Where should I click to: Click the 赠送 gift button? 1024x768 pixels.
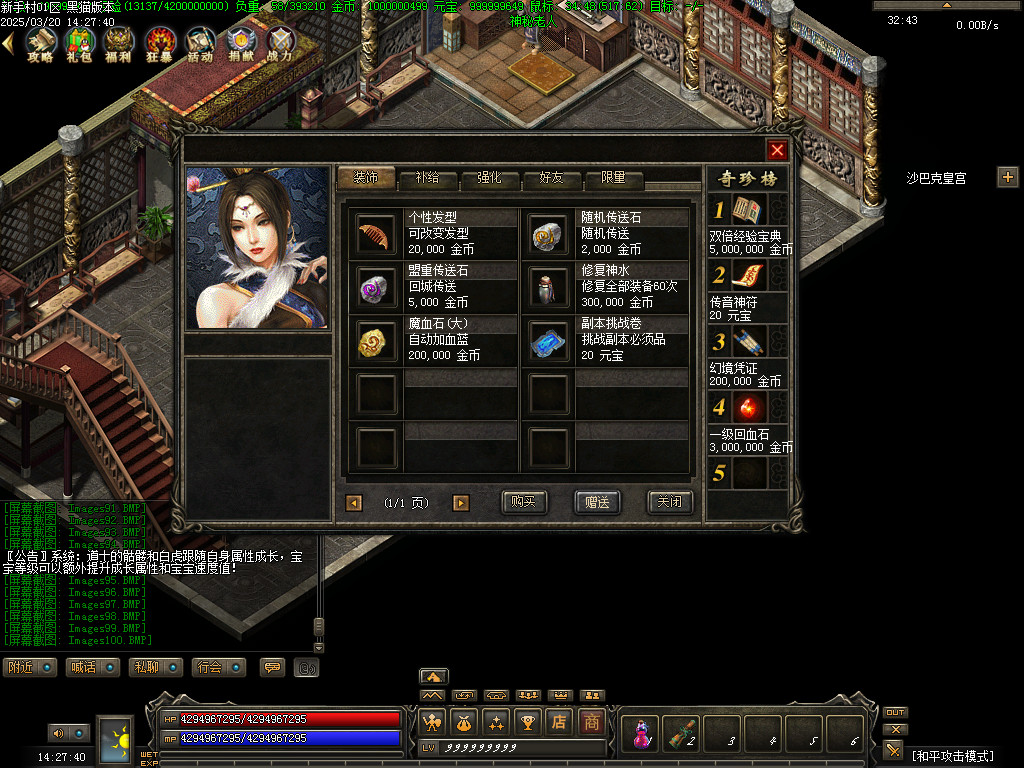(597, 502)
